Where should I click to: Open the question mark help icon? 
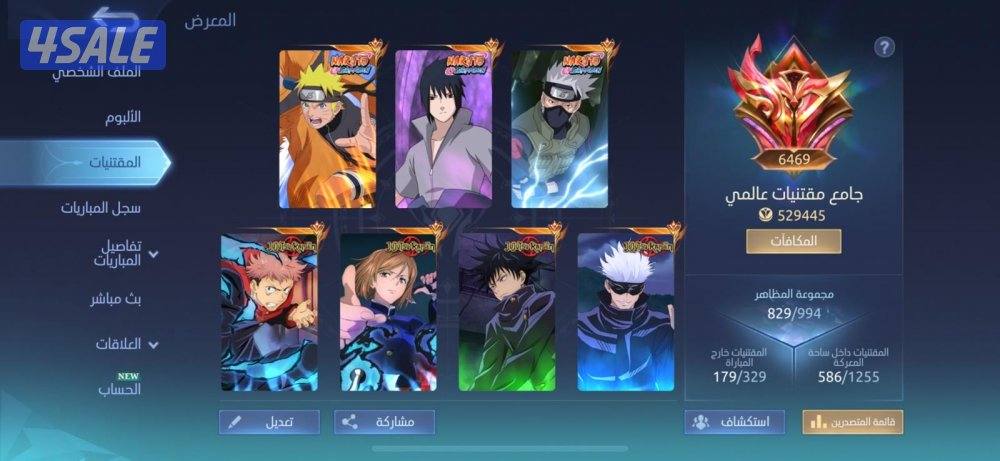coord(884,47)
